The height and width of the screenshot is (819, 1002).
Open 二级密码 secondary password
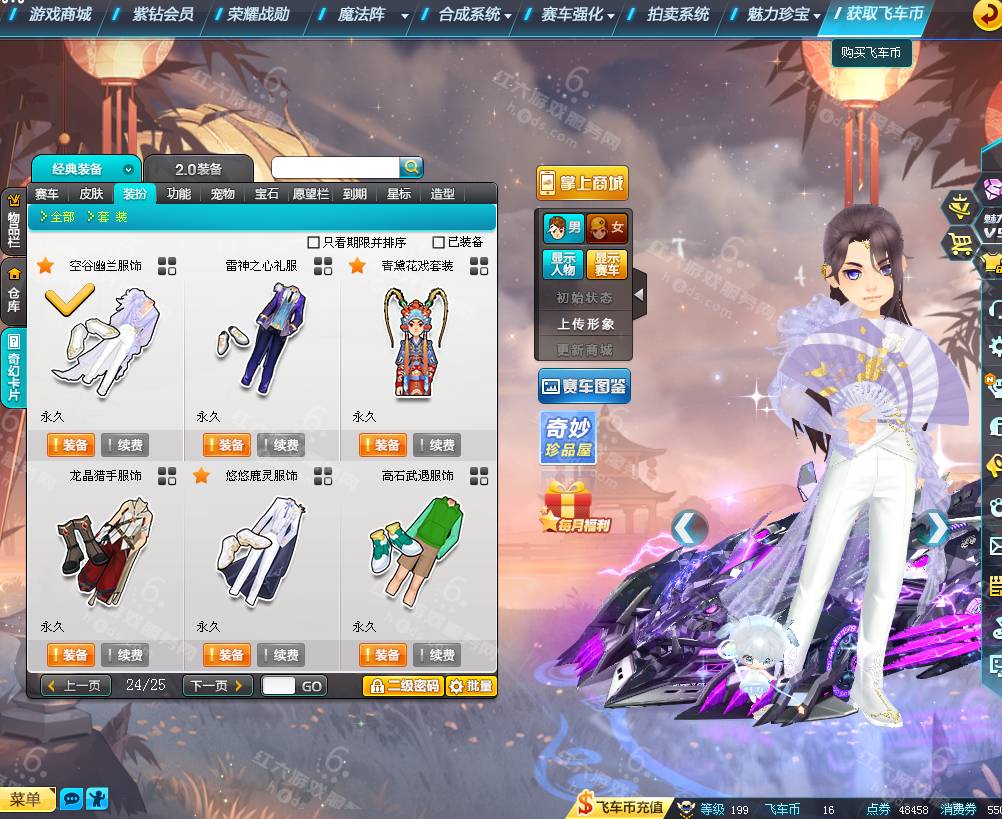click(x=402, y=686)
